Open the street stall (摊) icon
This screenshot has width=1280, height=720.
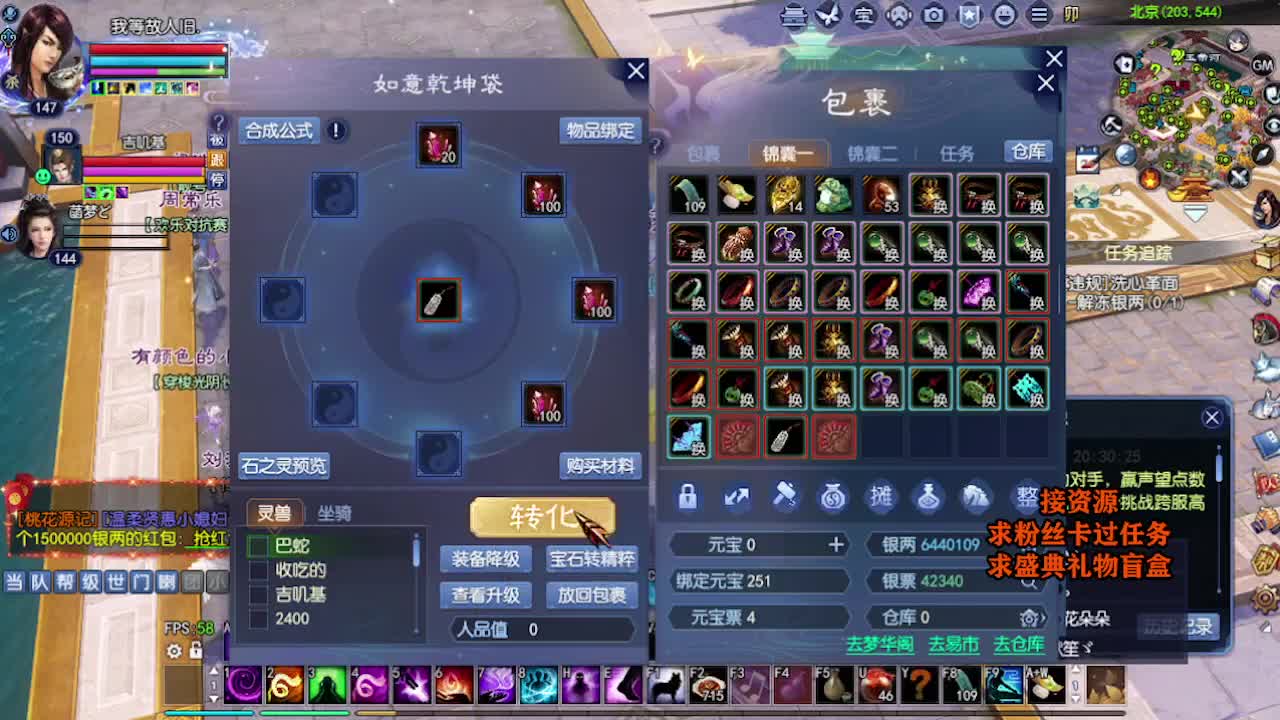coord(880,498)
